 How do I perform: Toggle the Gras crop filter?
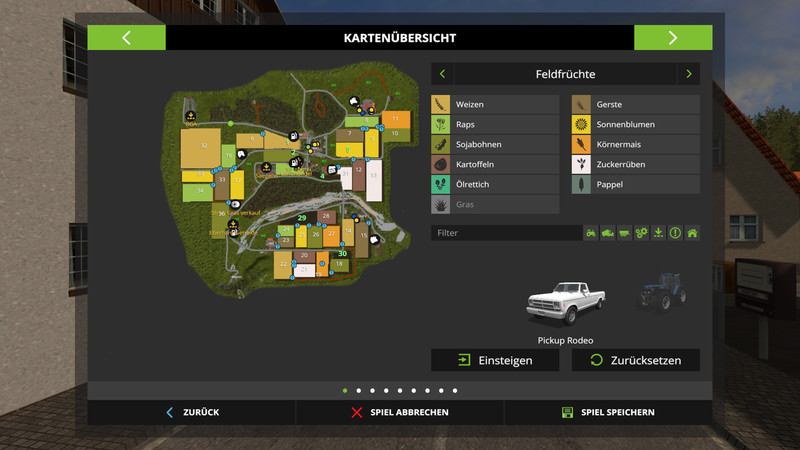click(495, 204)
